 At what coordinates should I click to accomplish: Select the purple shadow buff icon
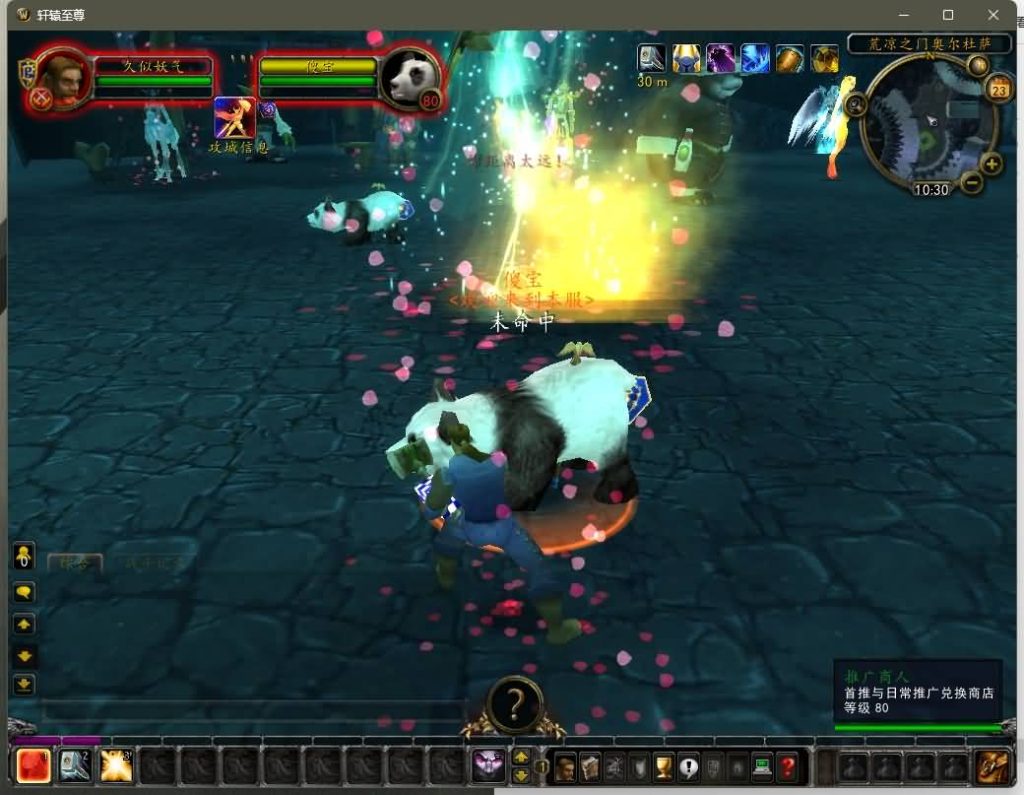click(720, 59)
